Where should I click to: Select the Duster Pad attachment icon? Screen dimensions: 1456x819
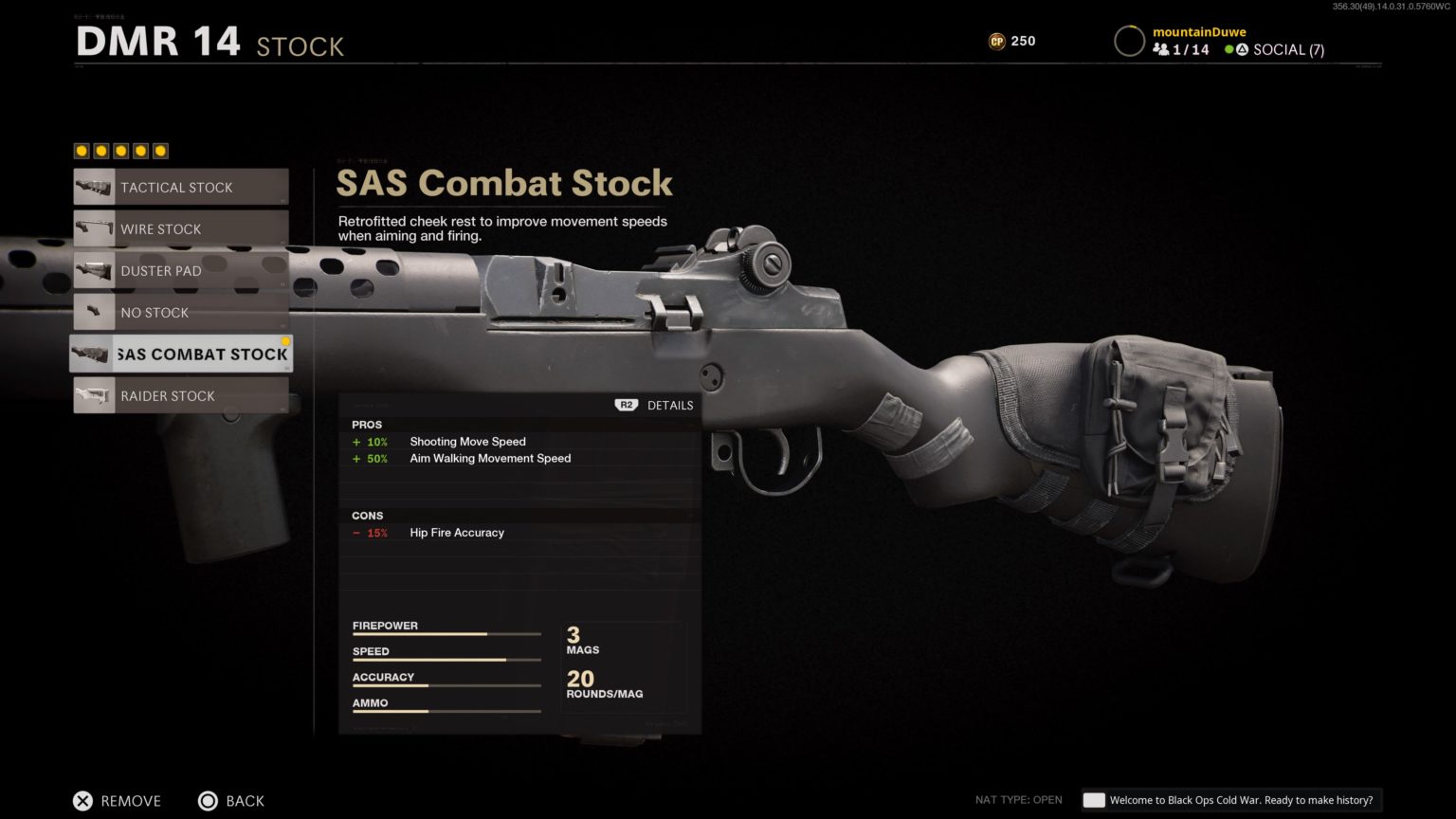coord(94,270)
